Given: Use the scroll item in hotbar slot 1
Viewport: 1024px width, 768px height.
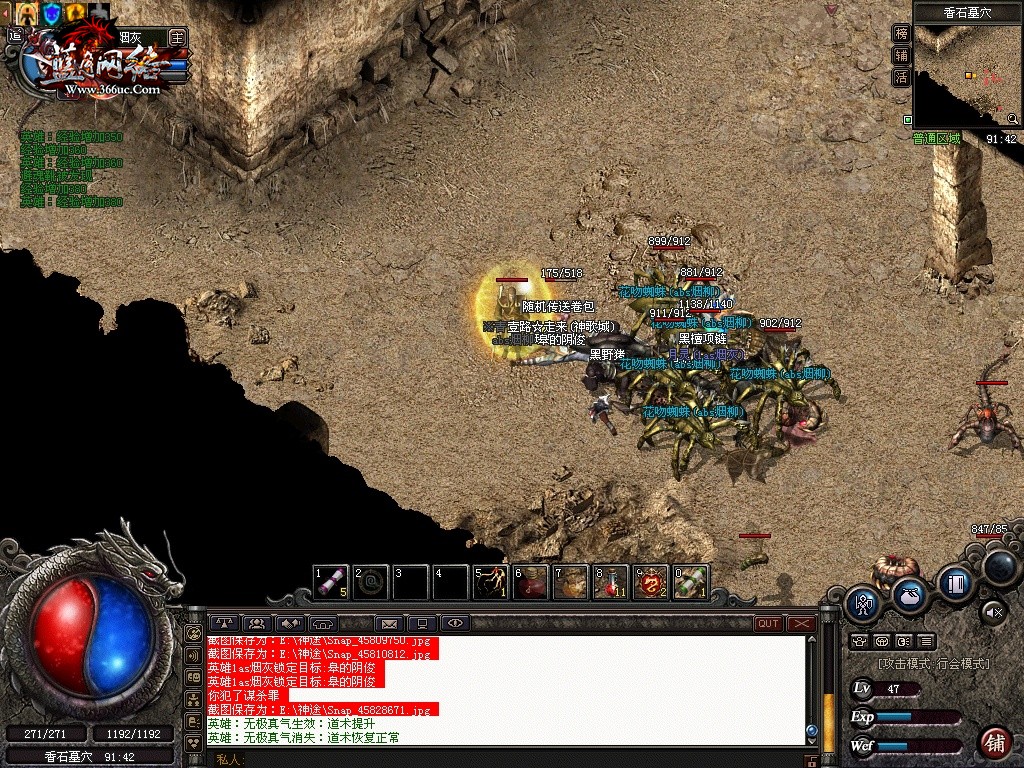Looking at the screenshot, I should [331, 581].
